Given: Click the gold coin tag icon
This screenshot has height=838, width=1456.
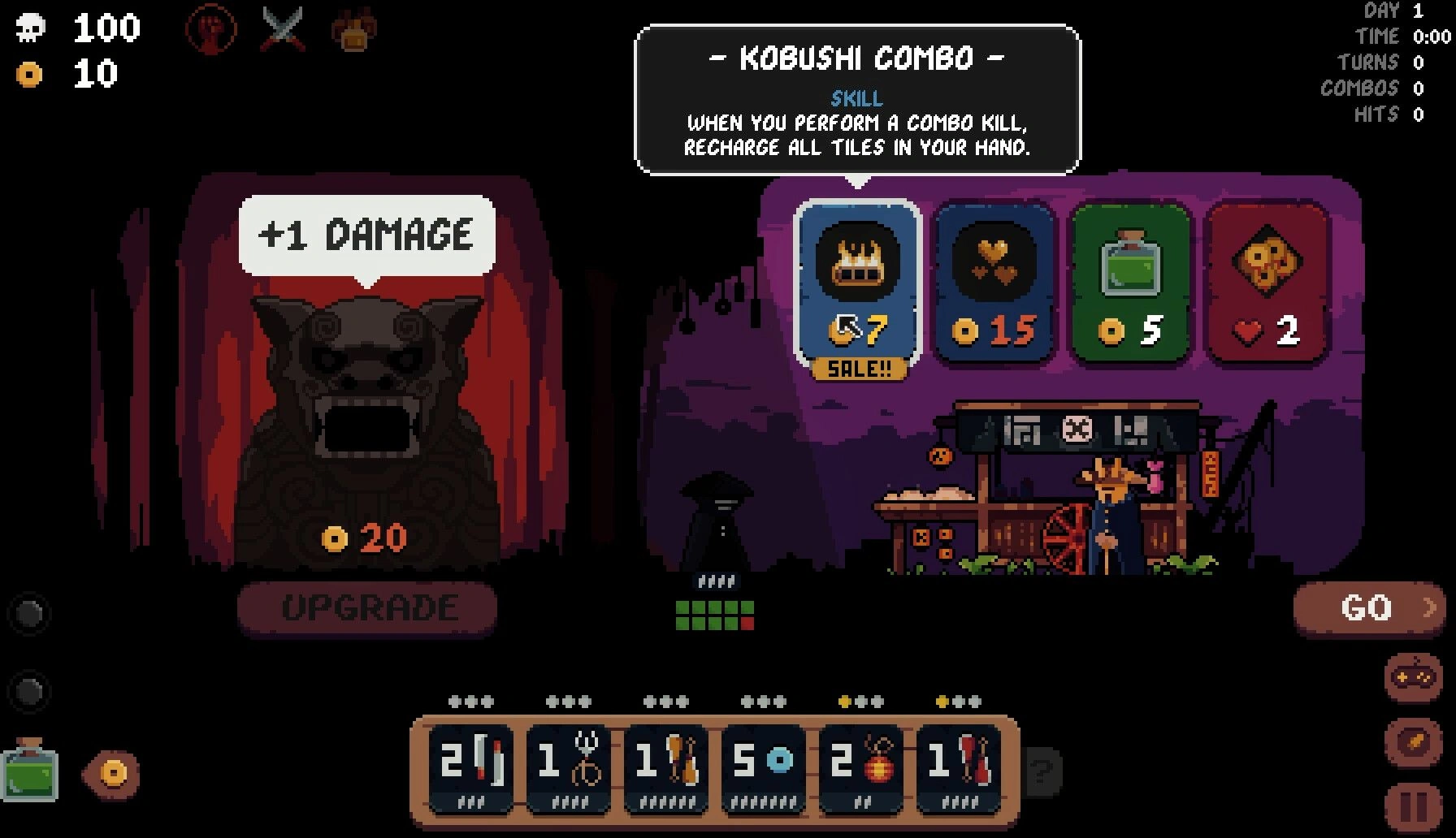Looking at the screenshot, I should [112, 773].
